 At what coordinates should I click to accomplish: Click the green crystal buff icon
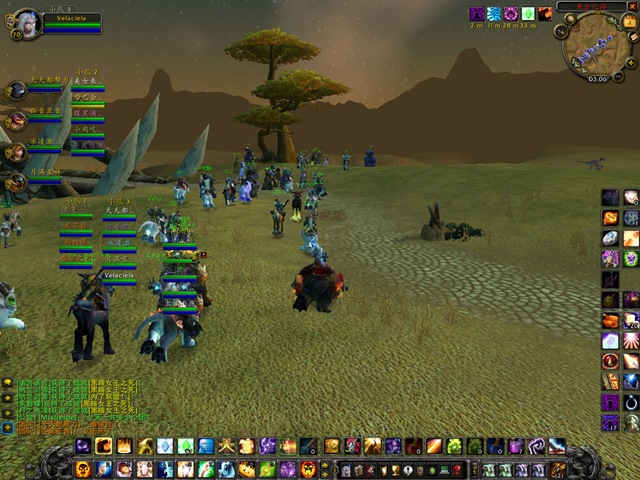tap(528, 14)
